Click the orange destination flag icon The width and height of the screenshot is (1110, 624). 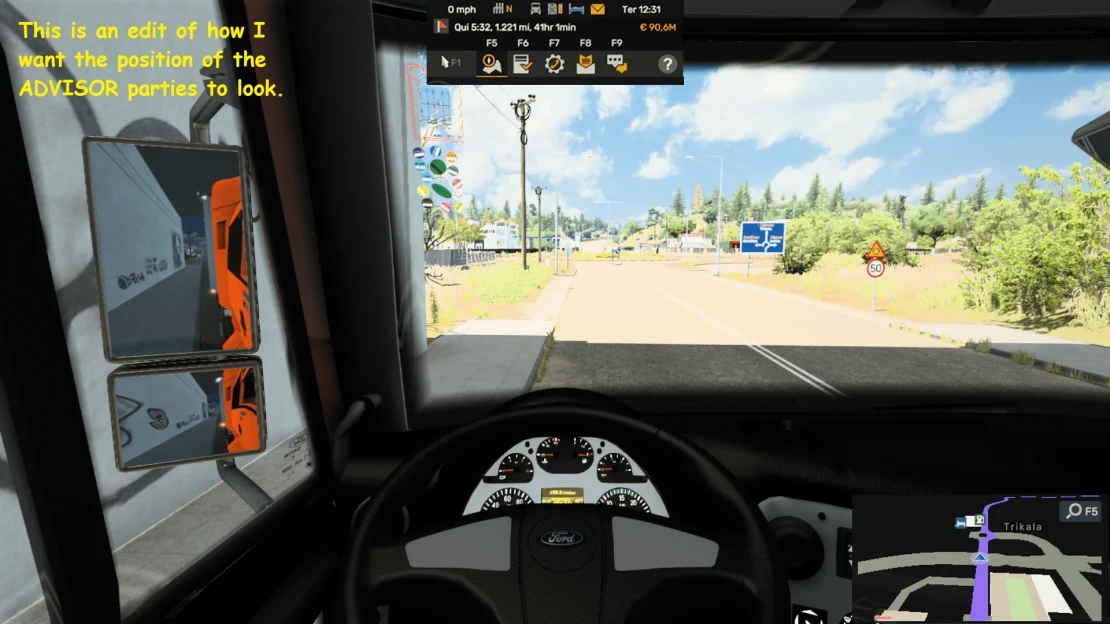441,28
